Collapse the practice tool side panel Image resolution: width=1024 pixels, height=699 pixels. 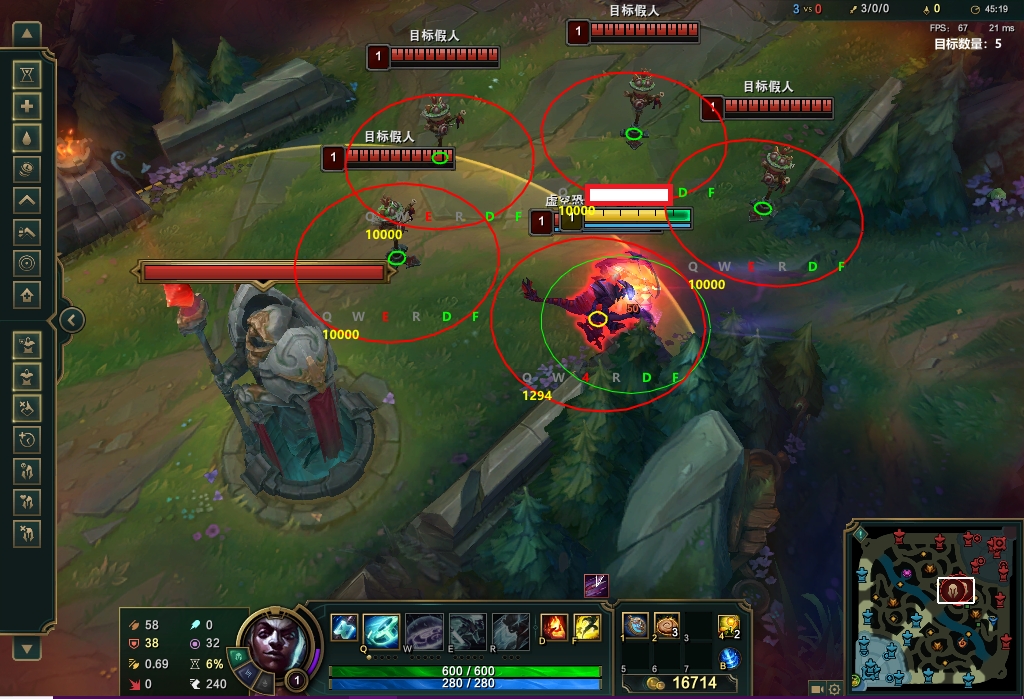coord(71,320)
